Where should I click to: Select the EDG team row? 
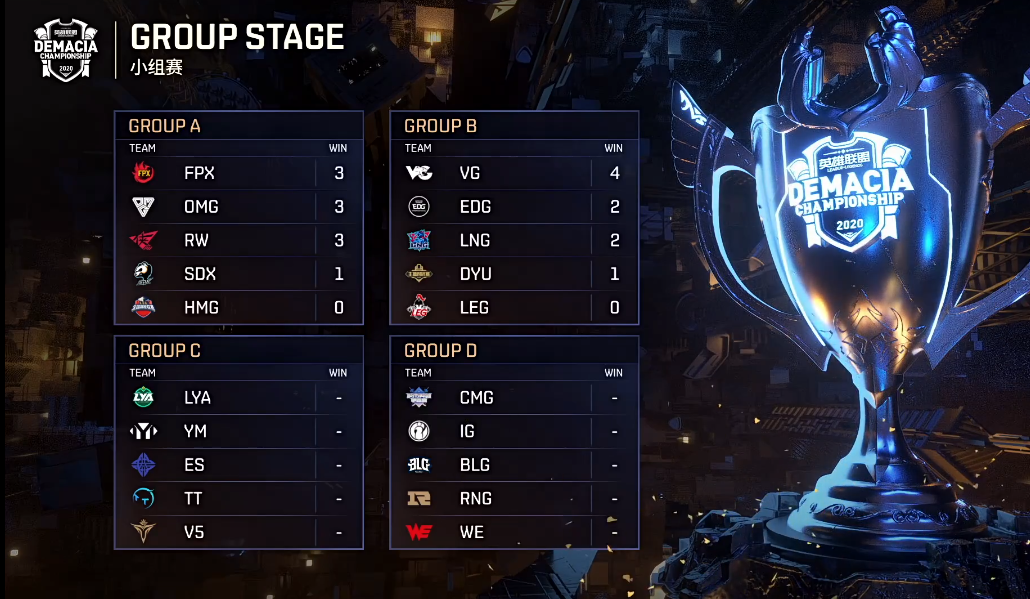coord(514,207)
